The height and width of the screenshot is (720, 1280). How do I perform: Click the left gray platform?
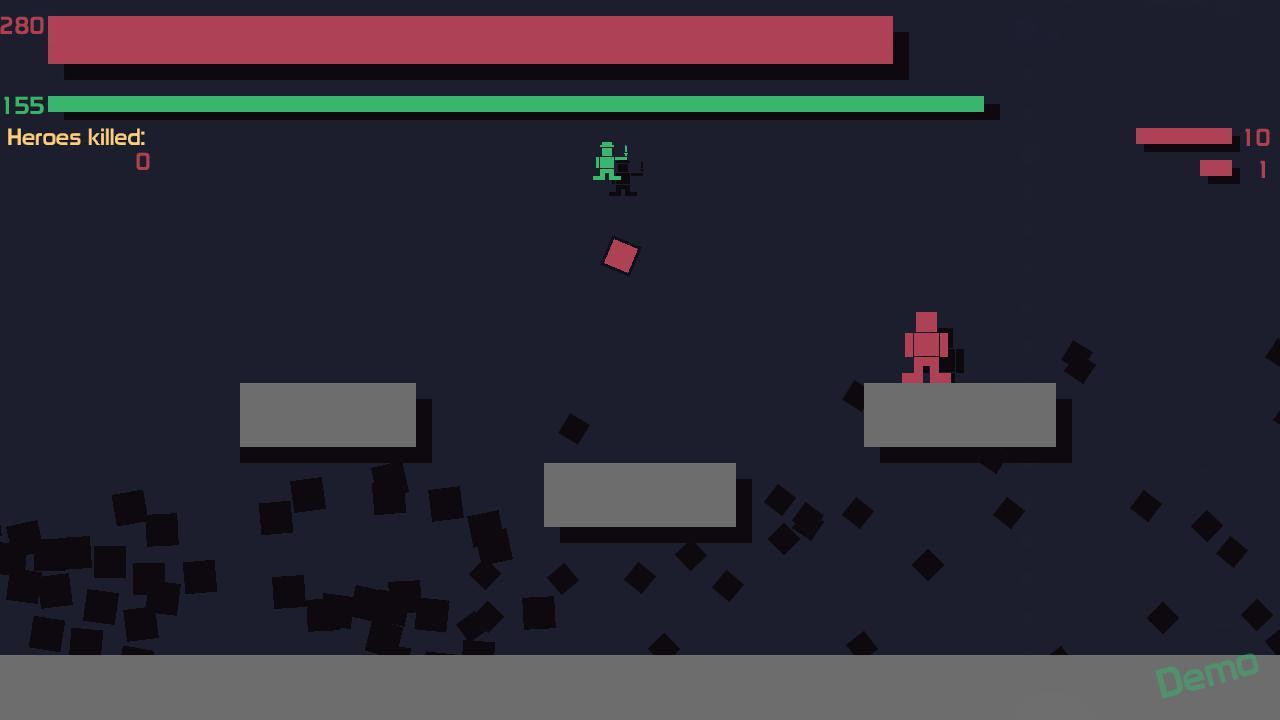pos(328,415)
